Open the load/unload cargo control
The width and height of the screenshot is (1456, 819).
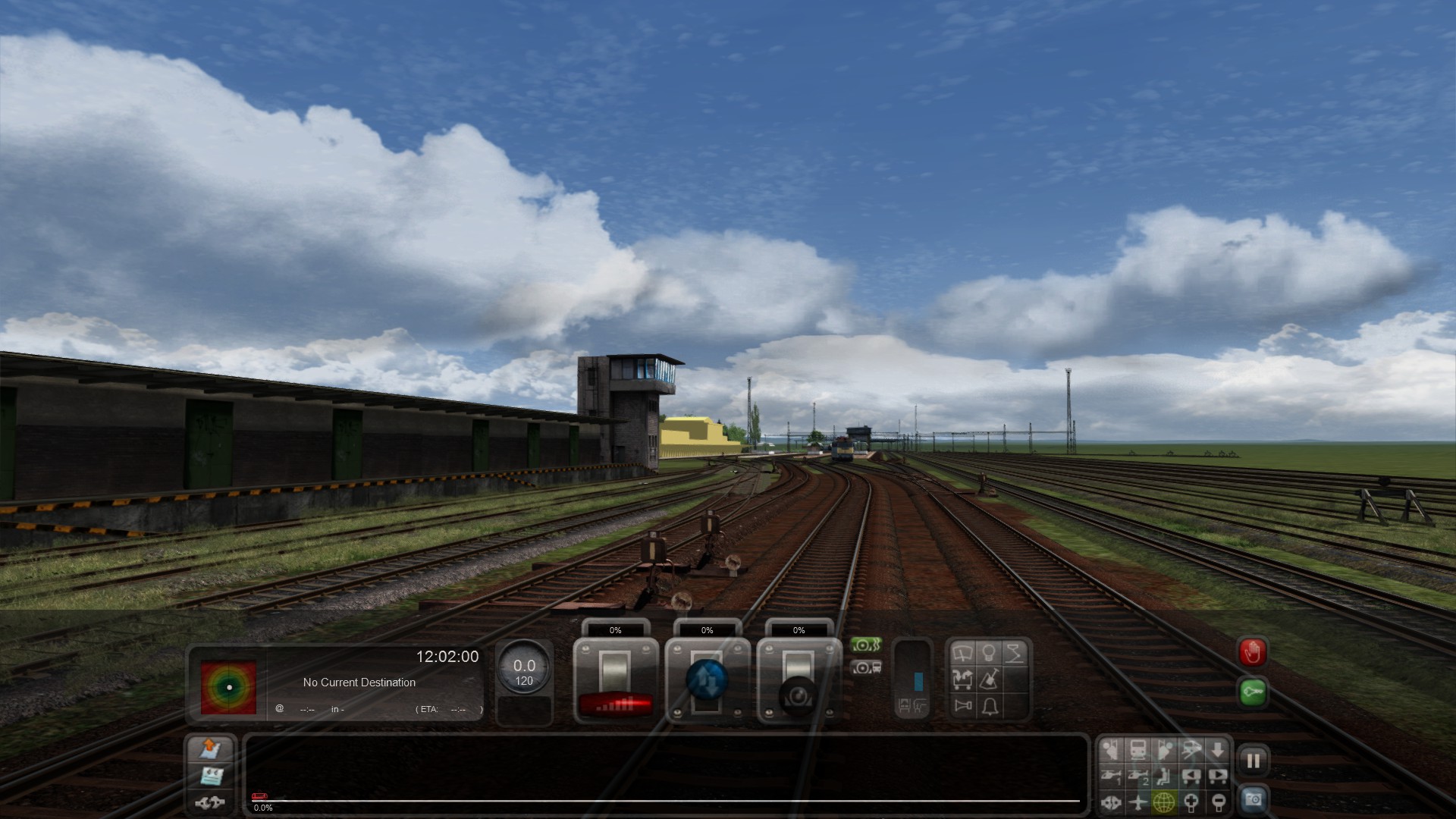pyautogui.click(x=962, y=679)
